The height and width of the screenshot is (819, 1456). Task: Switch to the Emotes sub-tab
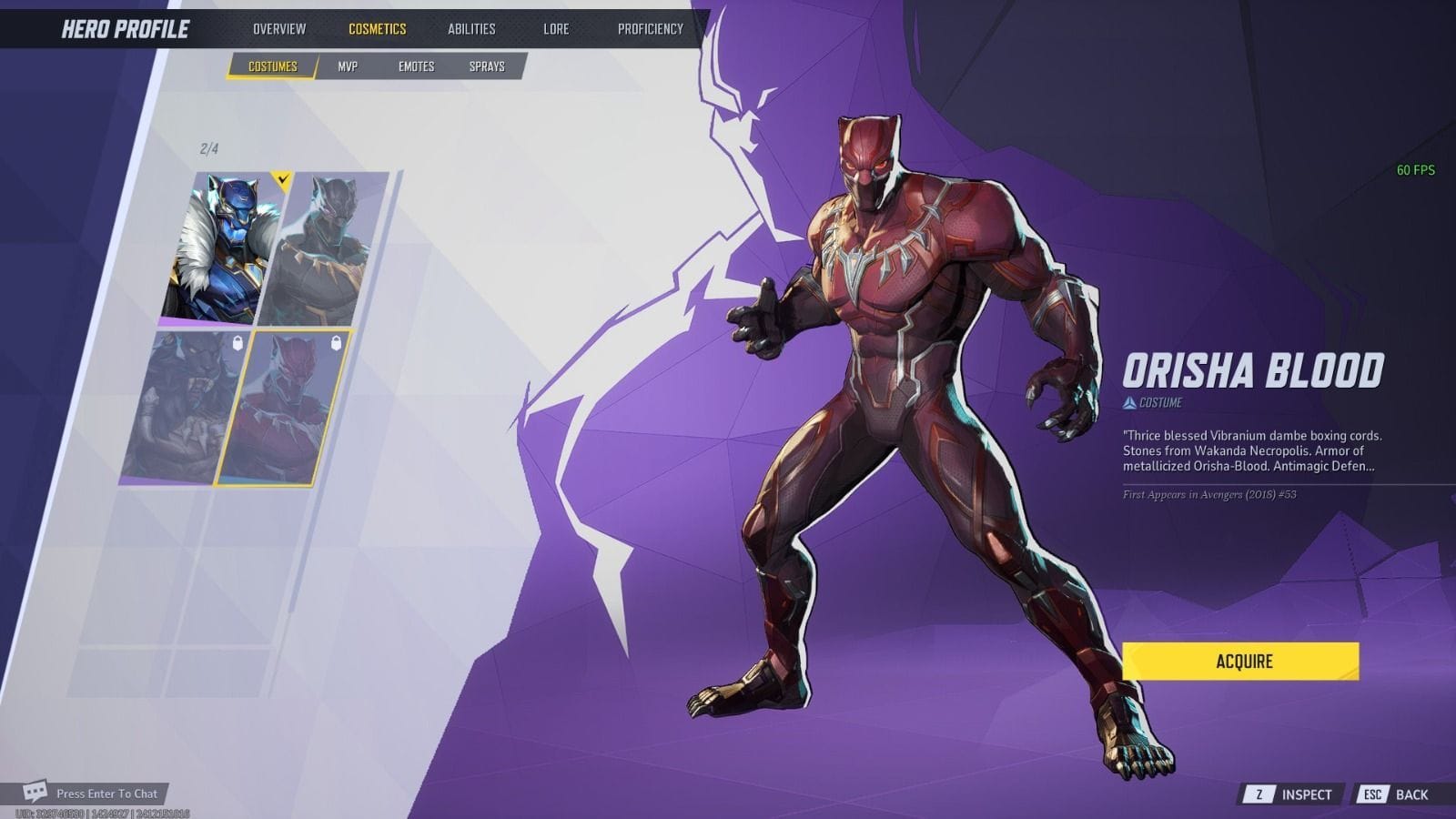coord(417,66)
